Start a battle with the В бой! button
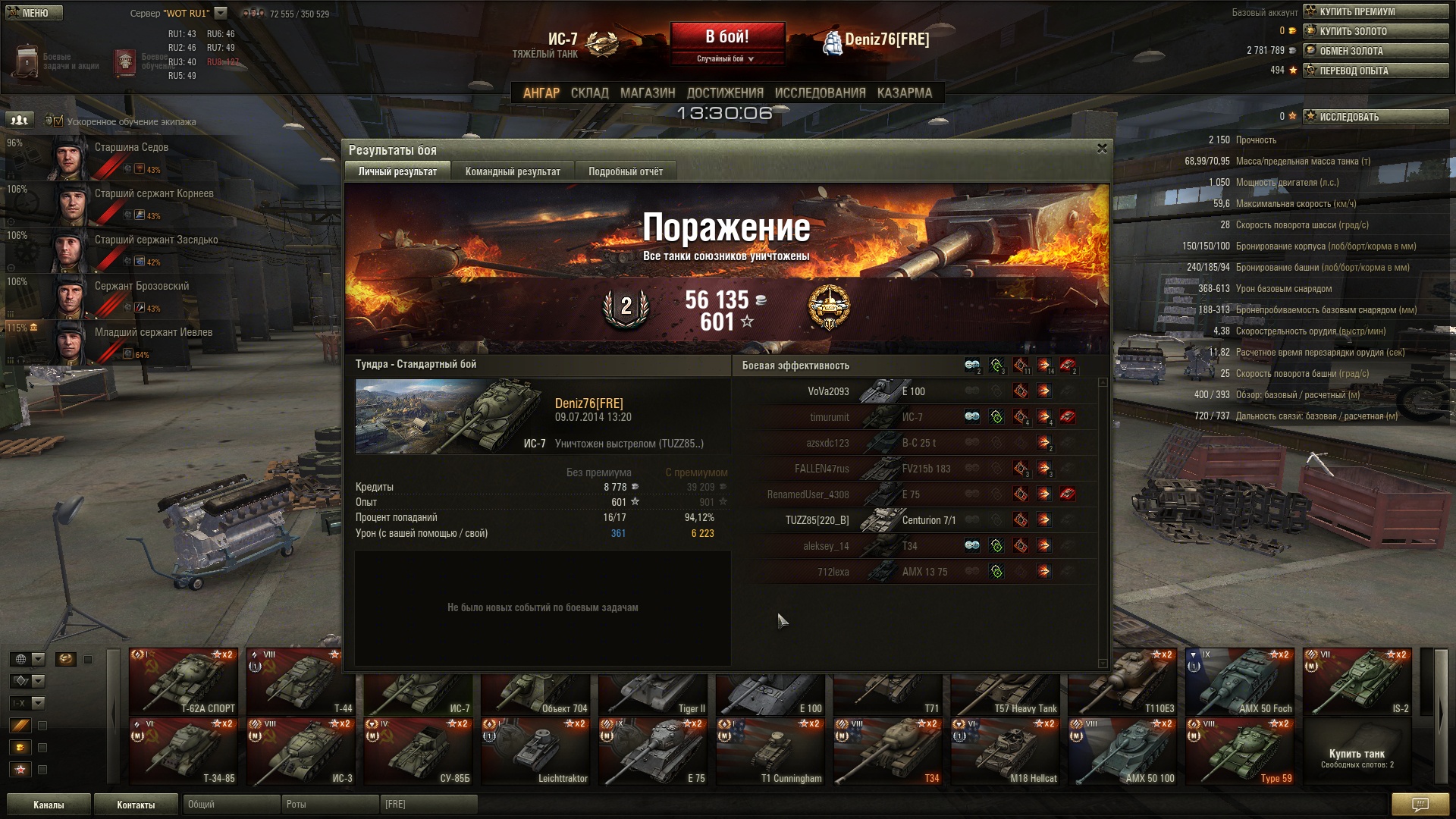The image size is (1456, 819). tap(727, 36)
